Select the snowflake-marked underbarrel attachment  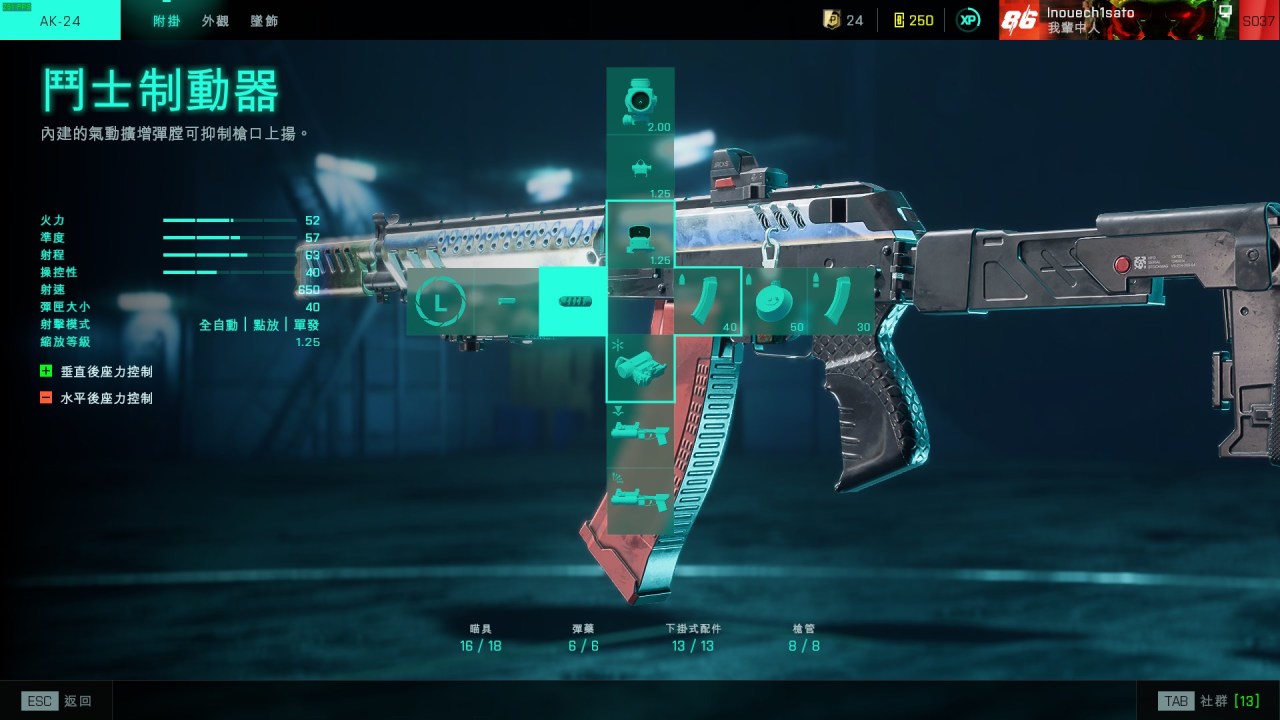tap(640, 368)
